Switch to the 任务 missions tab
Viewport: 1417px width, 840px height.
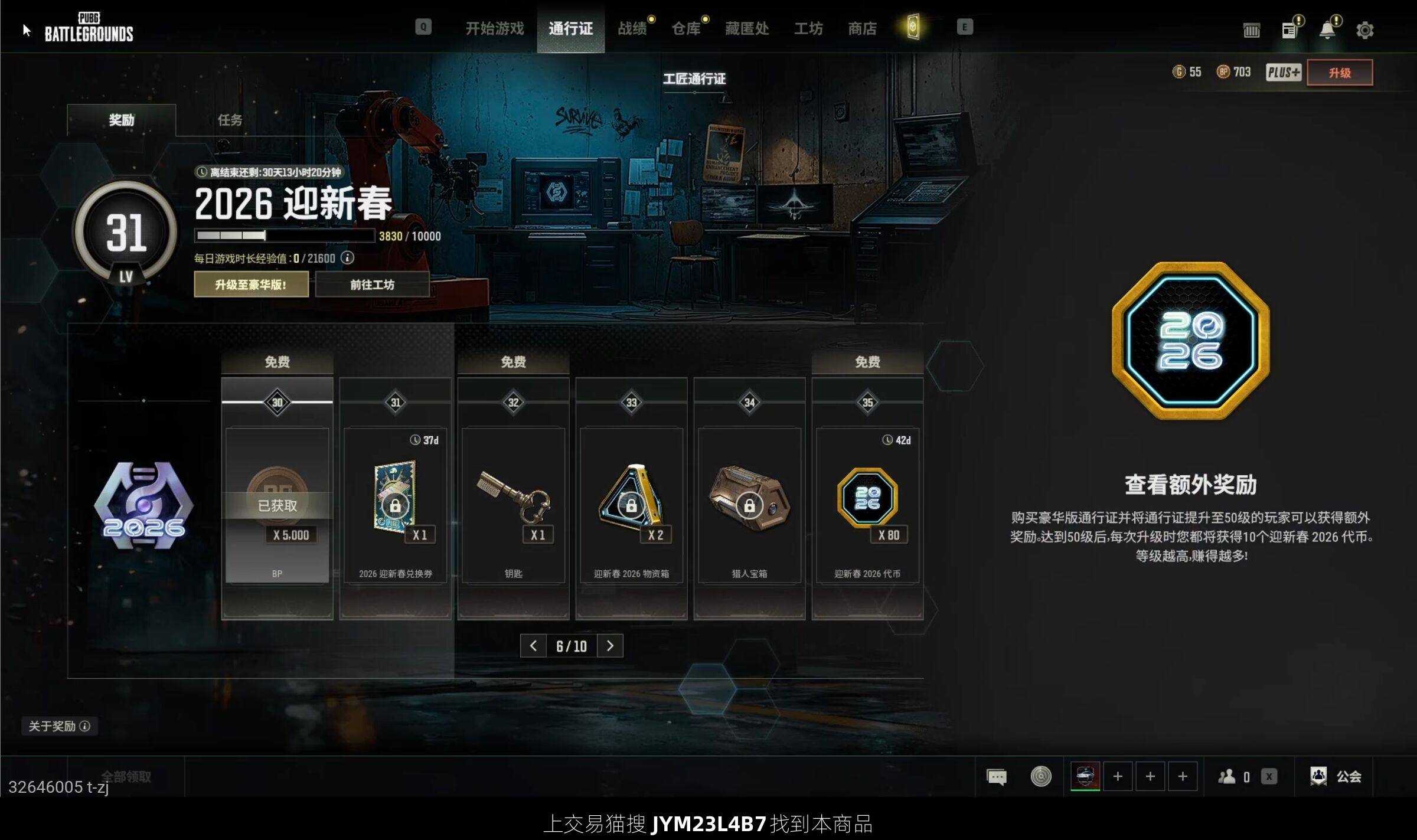(230, 120)
